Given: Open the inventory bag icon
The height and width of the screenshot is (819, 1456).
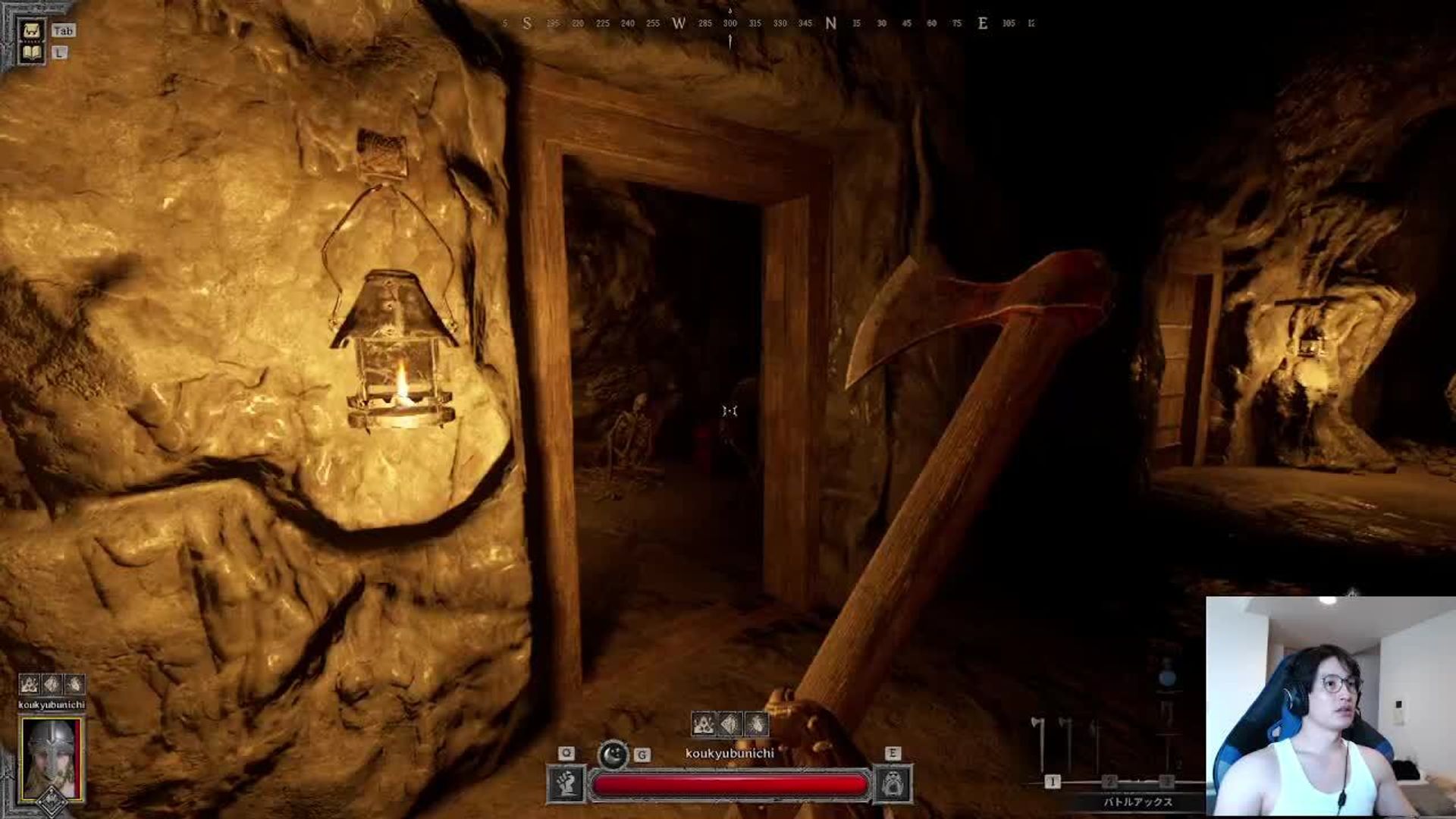Looking at the screenshot, I should pos(31,30).
